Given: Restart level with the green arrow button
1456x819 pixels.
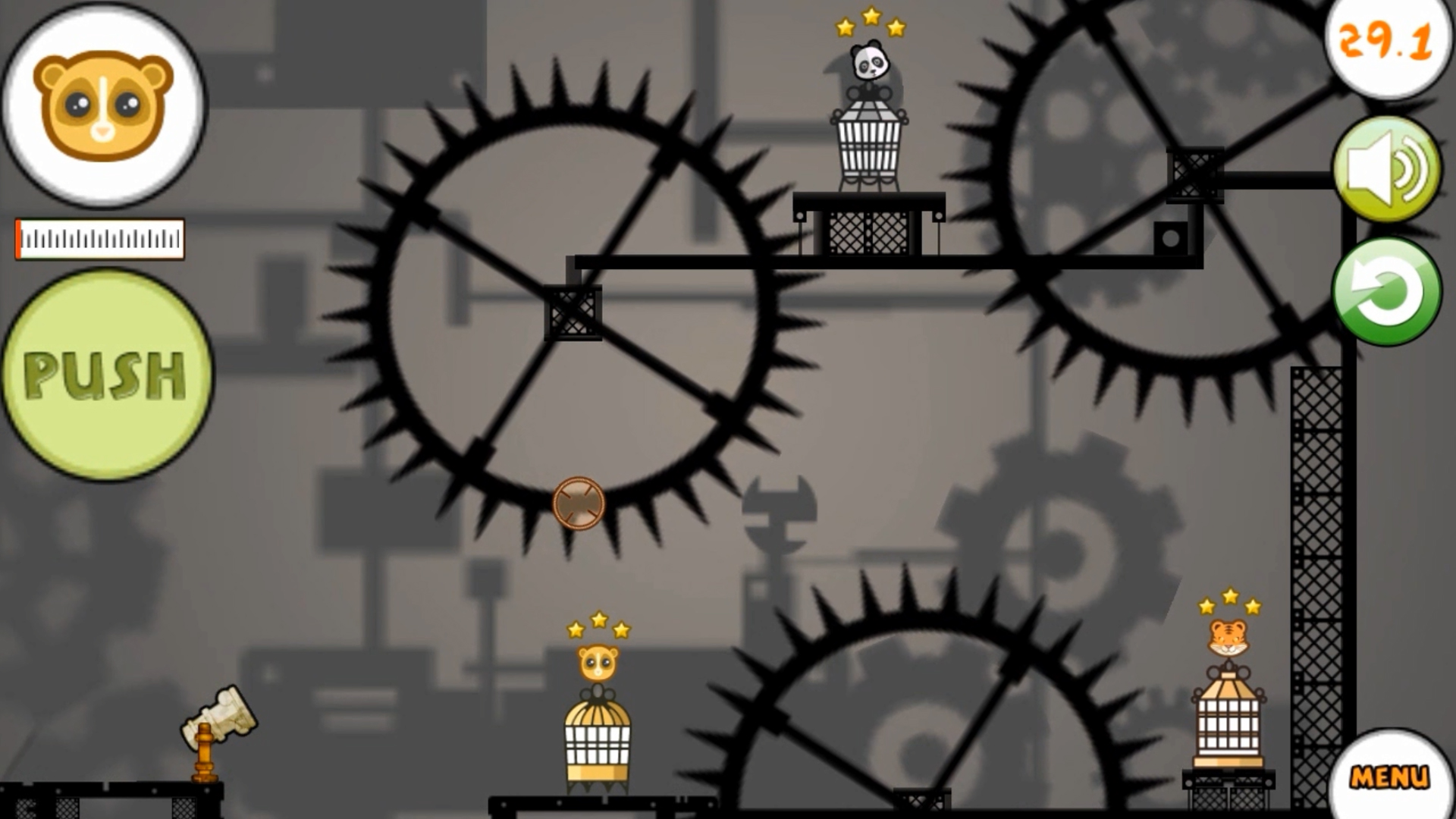Looking at the screenshot, I should [1387, 293].
